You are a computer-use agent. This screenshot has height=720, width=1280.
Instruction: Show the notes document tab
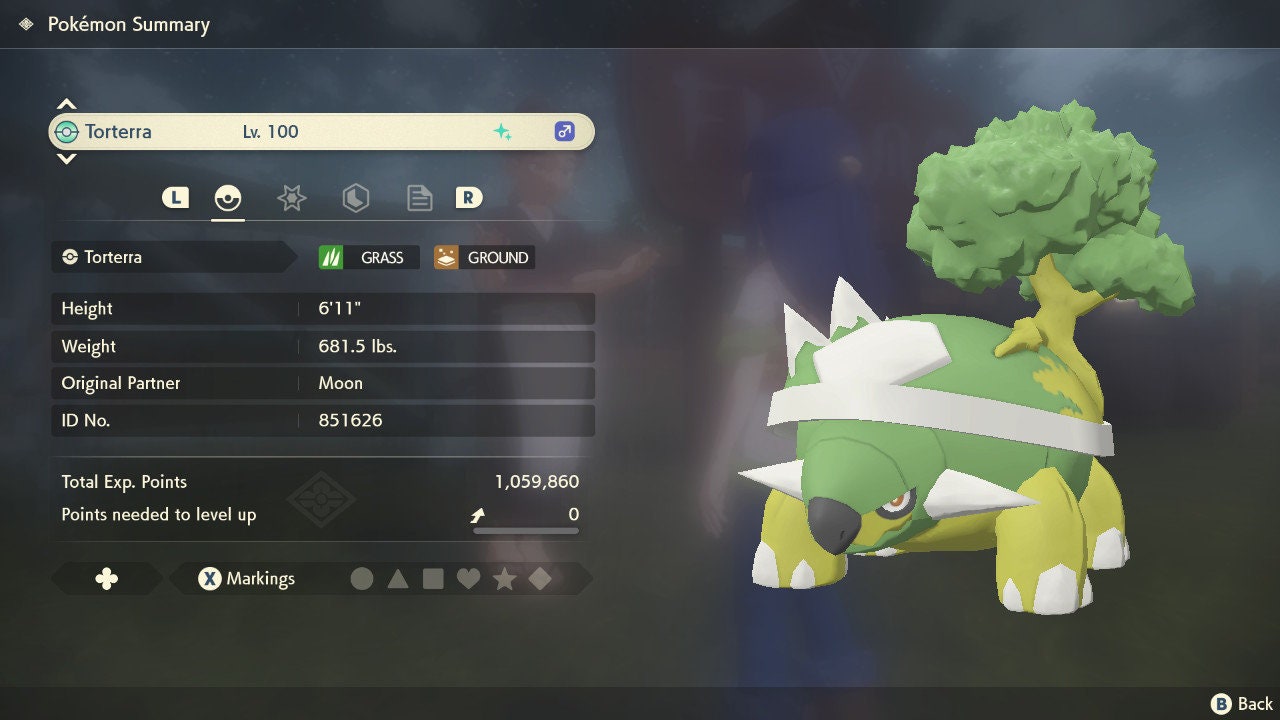[x=419, y=198]
